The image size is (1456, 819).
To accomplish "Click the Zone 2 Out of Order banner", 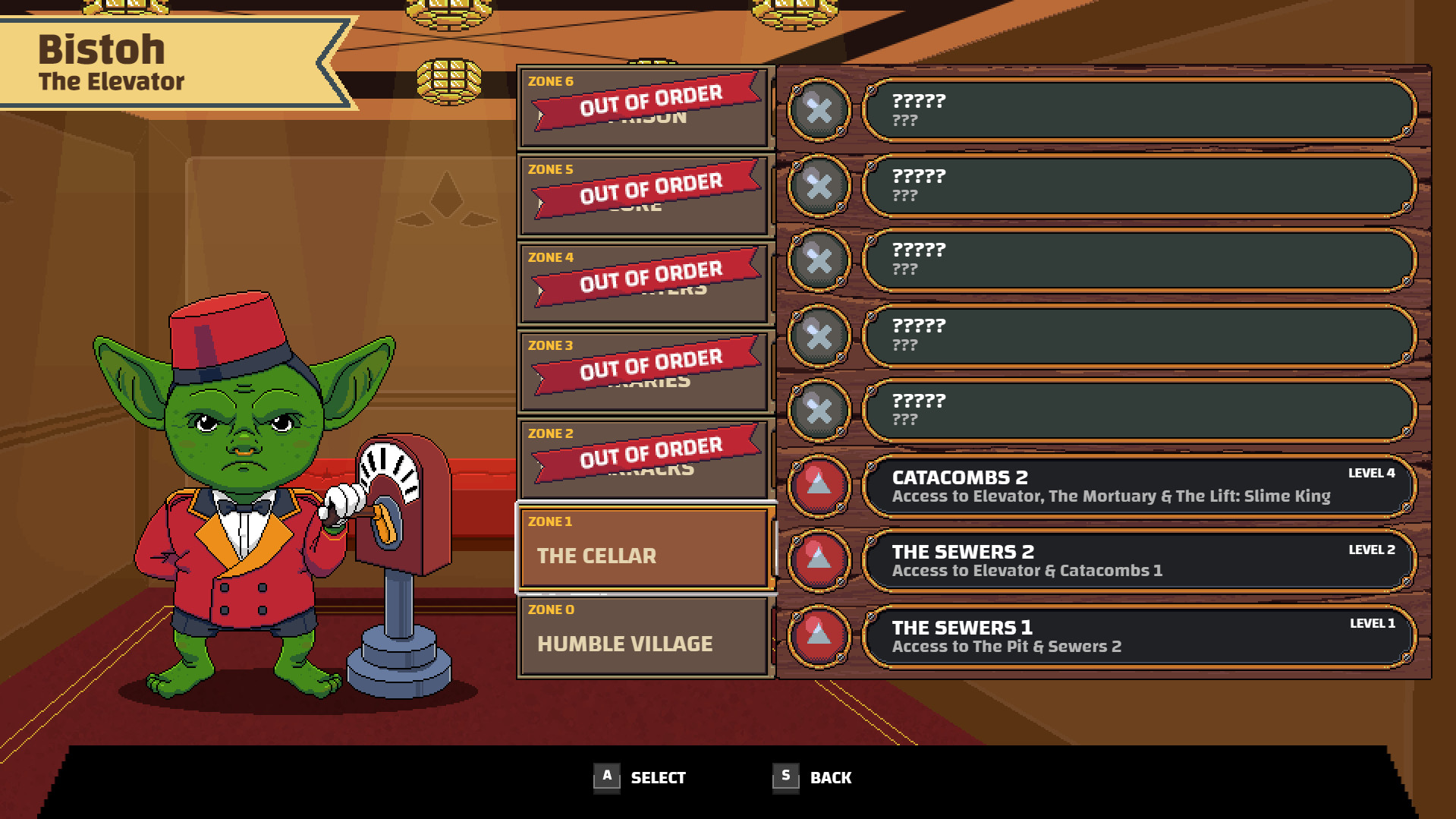I will pos(645,458).
